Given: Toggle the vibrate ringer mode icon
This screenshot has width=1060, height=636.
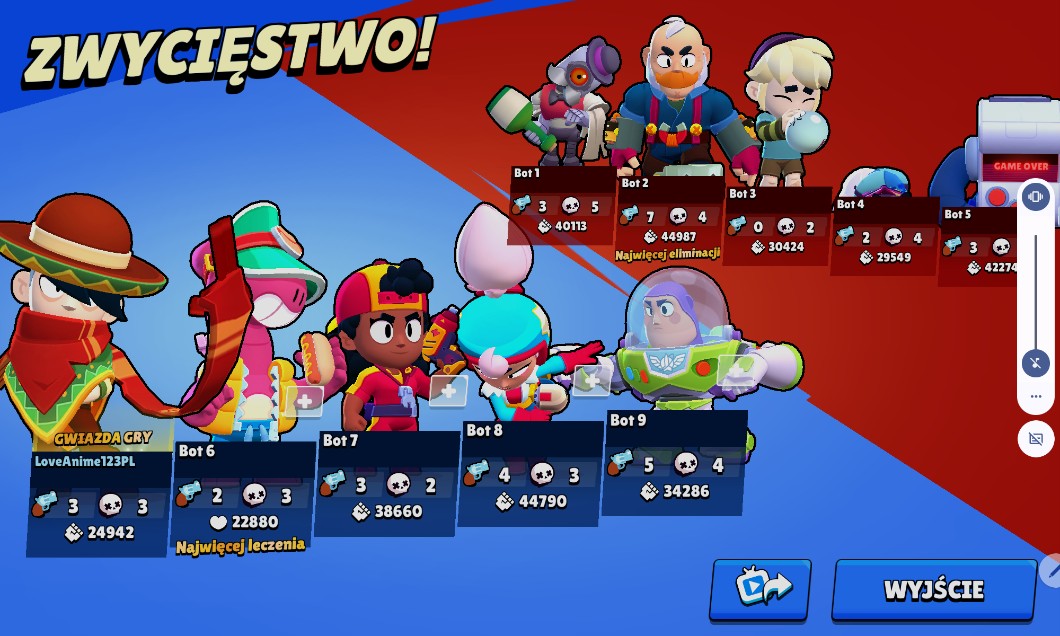Looking at the screenshot, I should (x=1035, y=196).
